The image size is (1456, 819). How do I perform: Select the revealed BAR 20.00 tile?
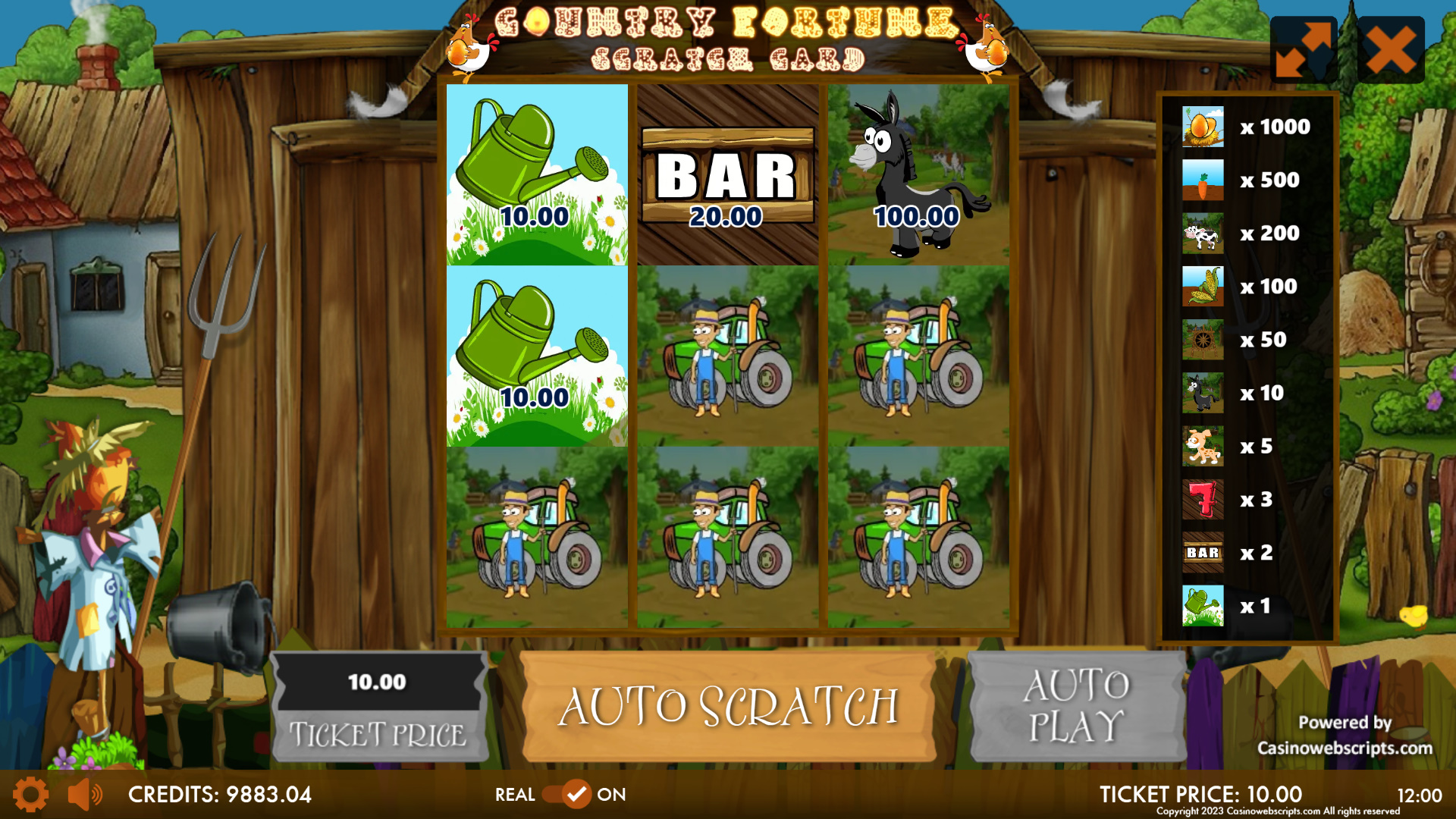[727, 175]
